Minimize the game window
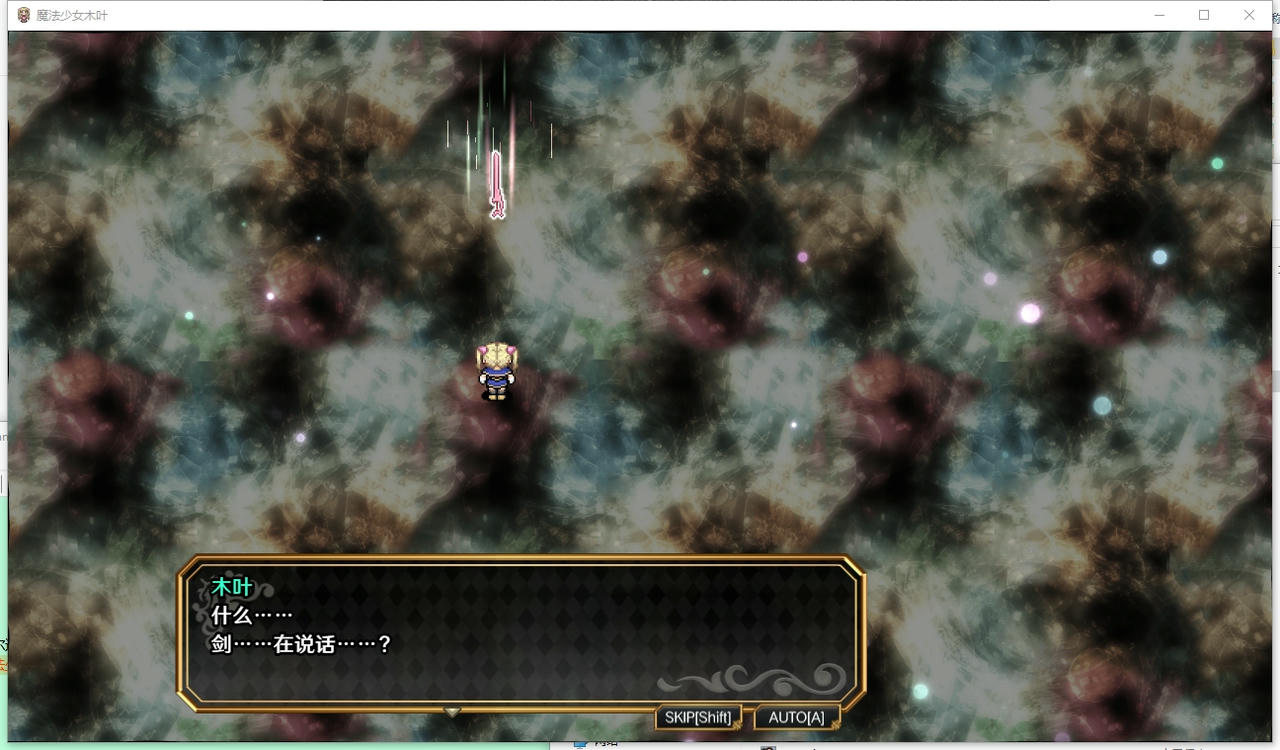The width and height of the screenshot is (1280, 750). pyautogui.click(x=1159, y=15)
